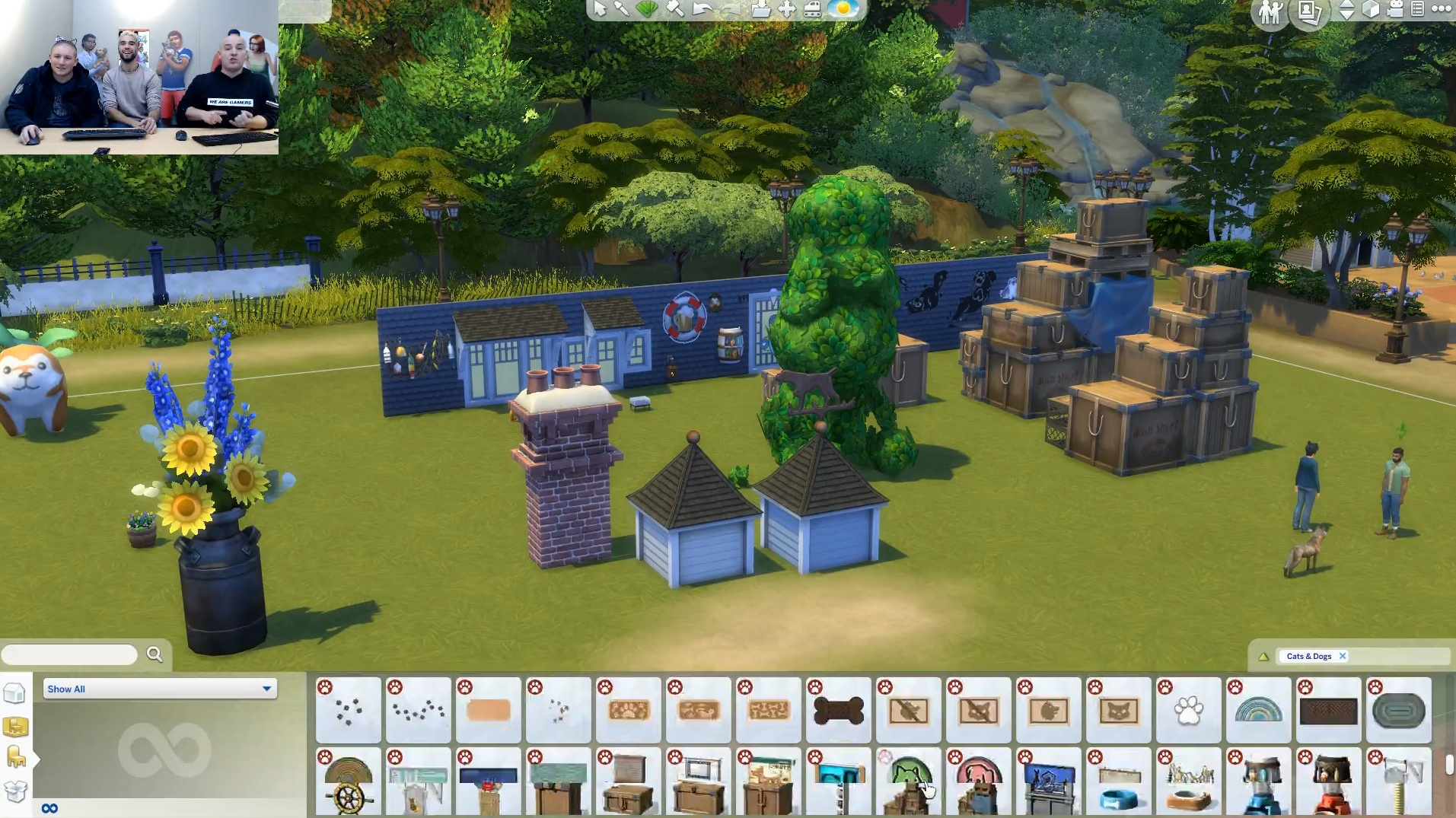Remove the Cats & Dogs filter
1456x818 pixels.
point(1343,656)
